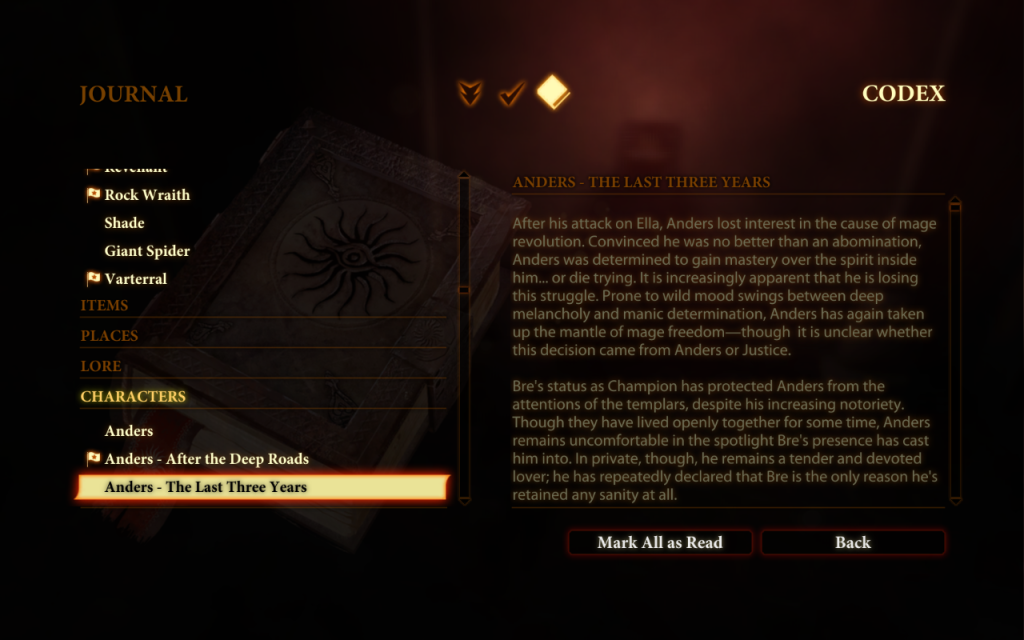Screen dimensions: 1024x640
Task: View the Varterral codex entry
Action: [136, 279]
